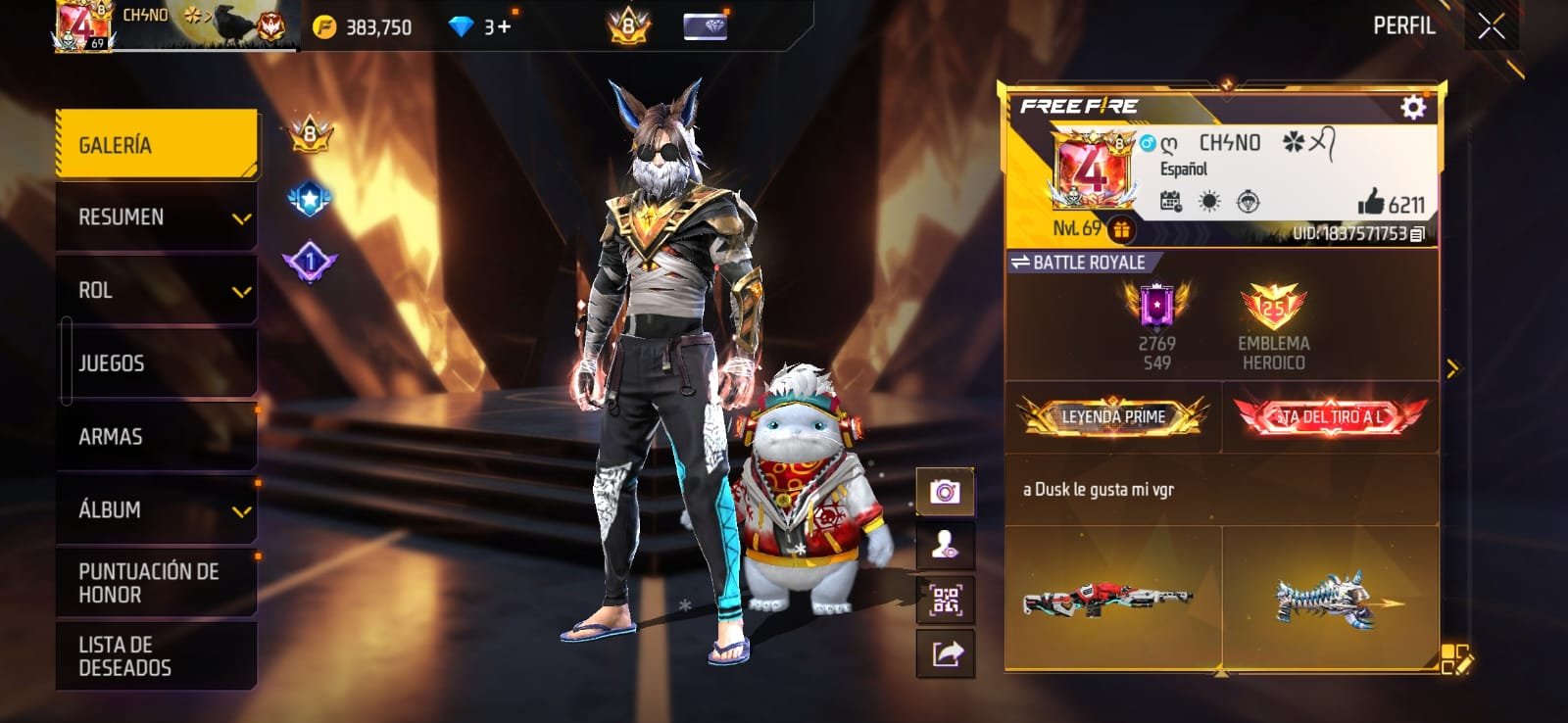Open the Armas section
This screenshot has width=1568, height=723.
pos(157,437)
